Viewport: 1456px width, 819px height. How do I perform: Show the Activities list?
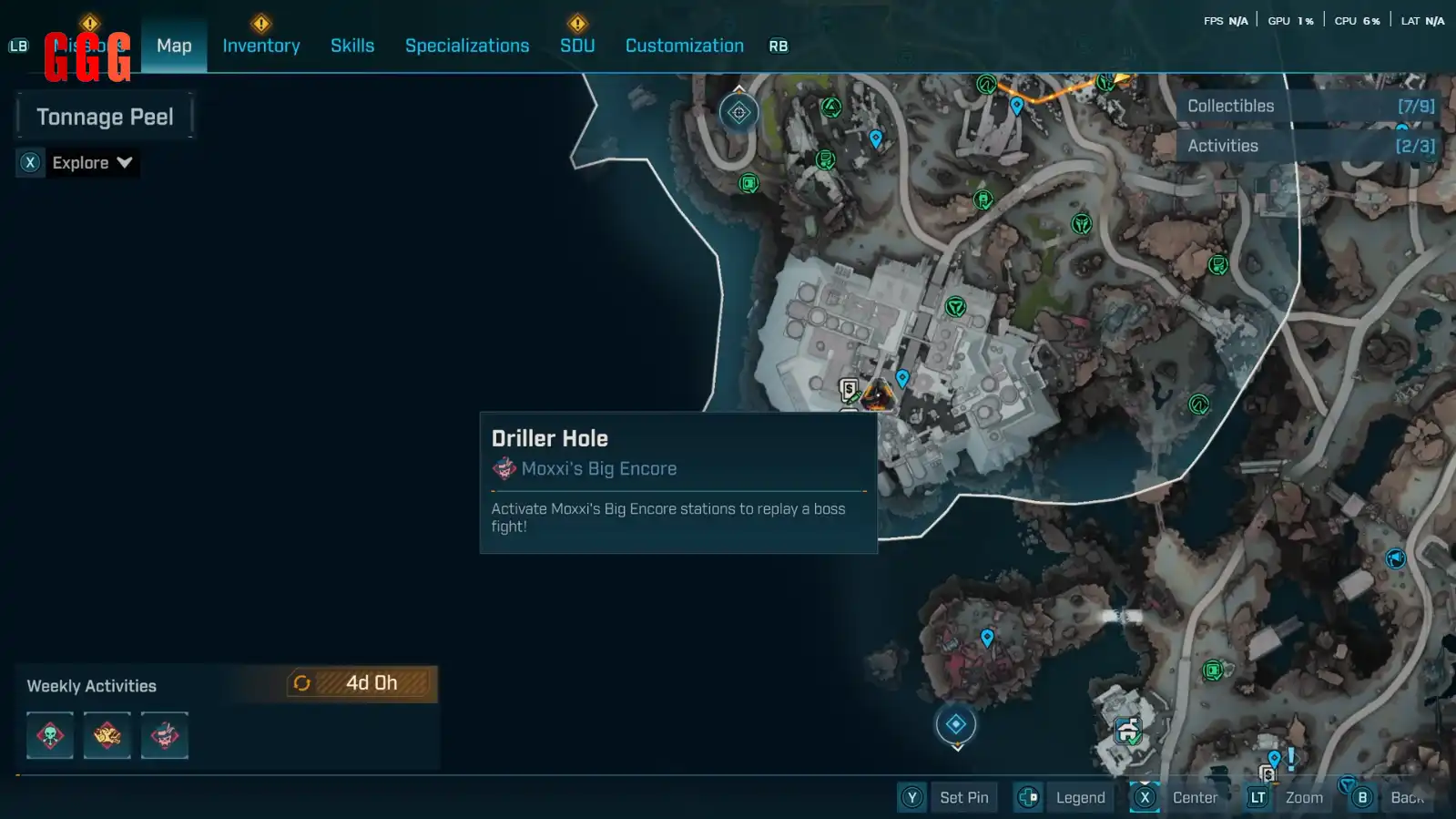(x=1309, y=146)
